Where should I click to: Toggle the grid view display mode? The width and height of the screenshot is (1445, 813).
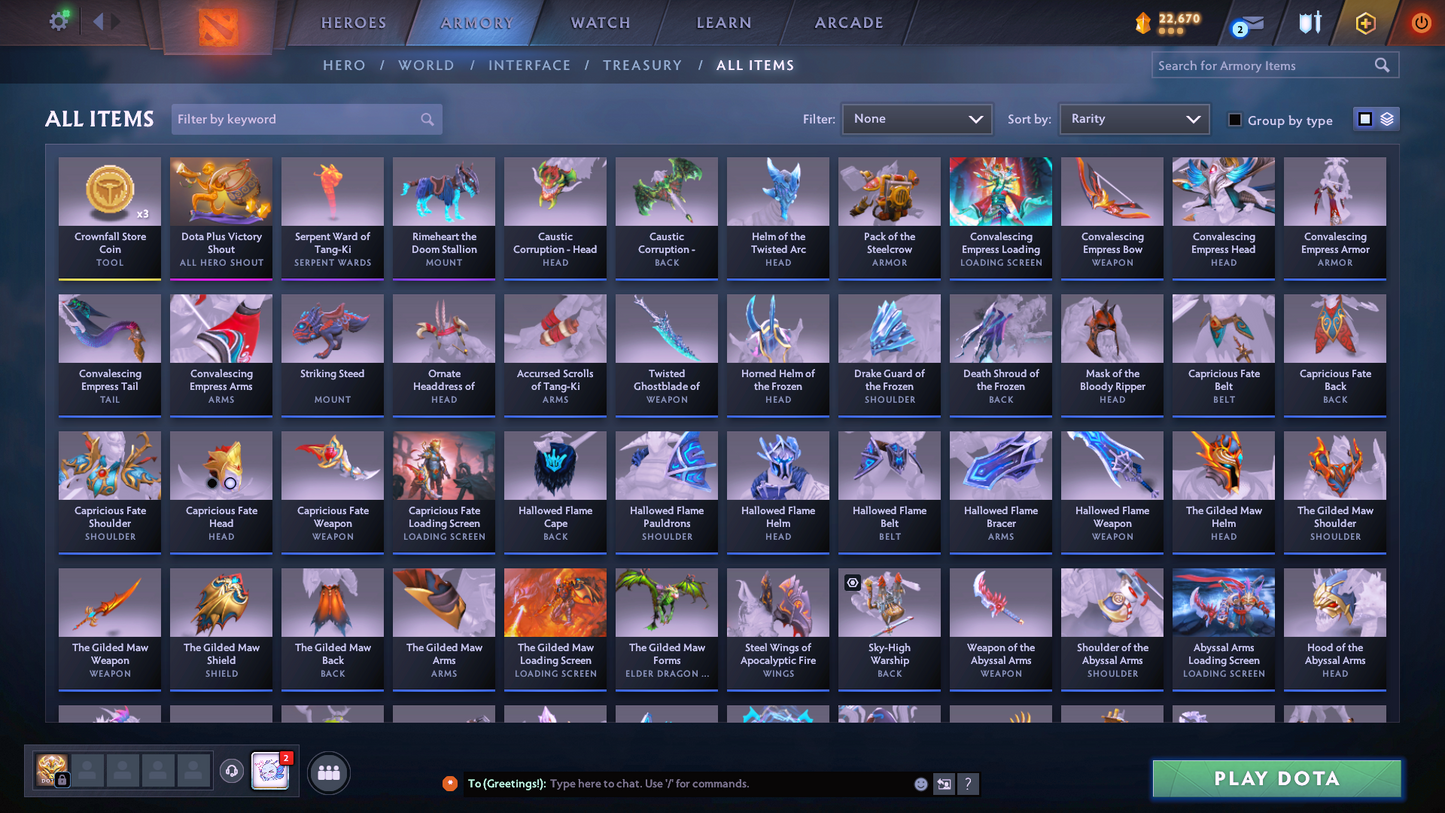coord(1363,118)
